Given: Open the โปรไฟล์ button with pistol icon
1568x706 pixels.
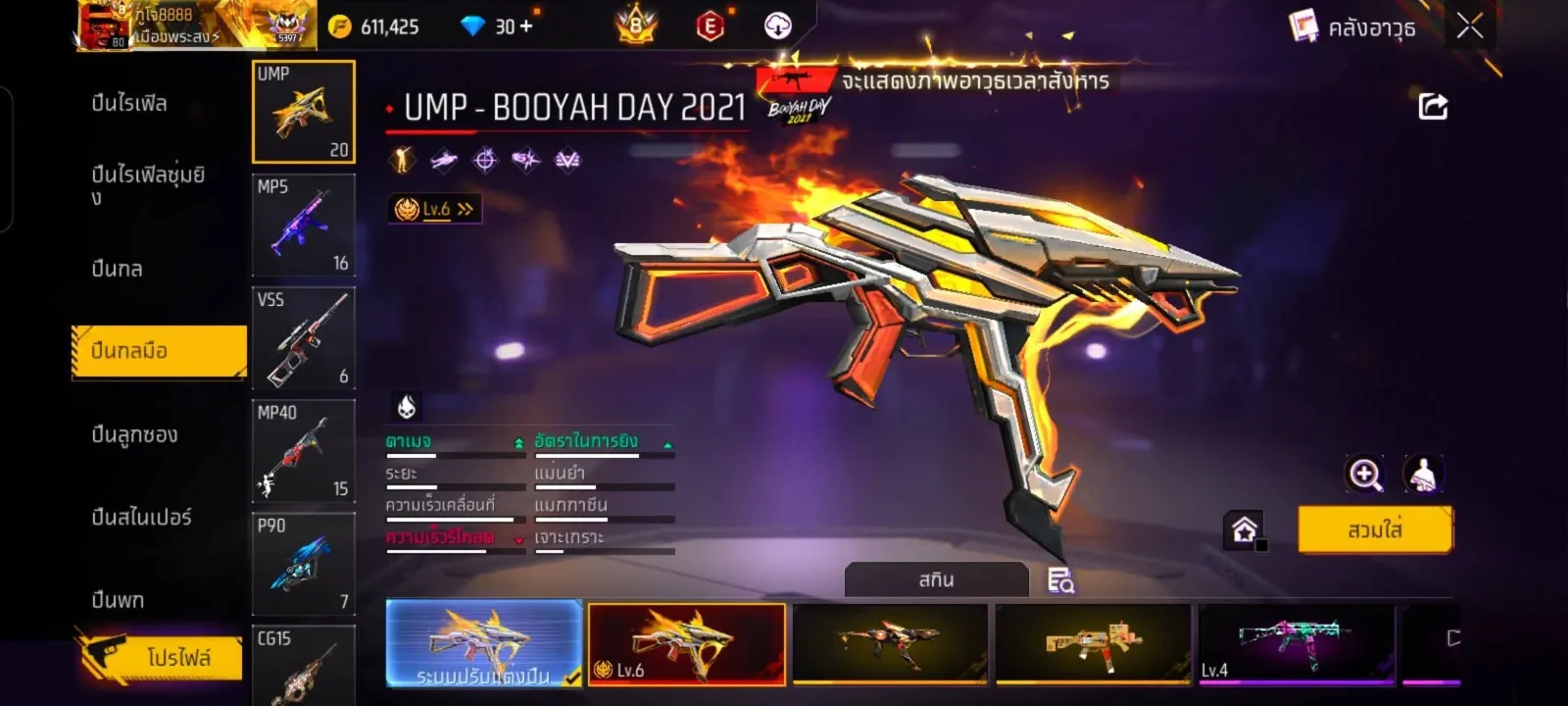Looking at the screenshot, I should [162, 656].
